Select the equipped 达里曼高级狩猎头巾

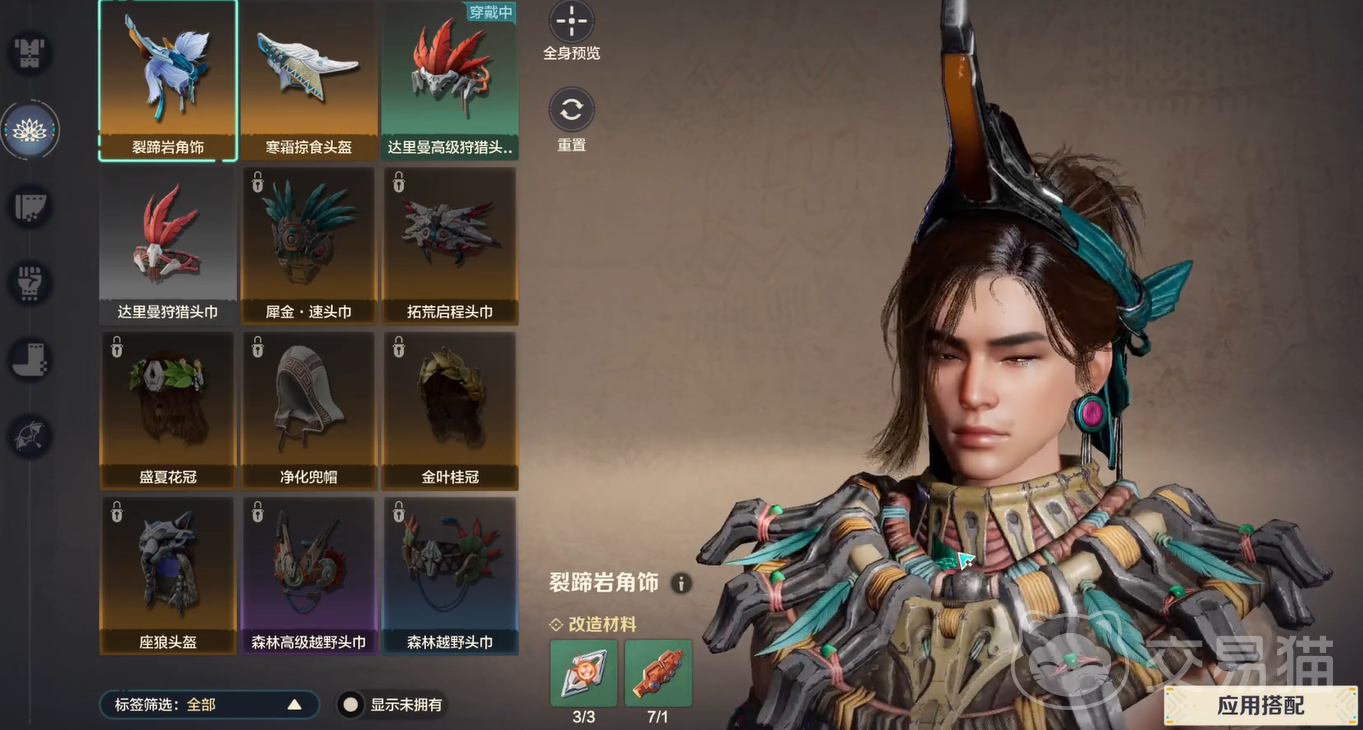450,80
